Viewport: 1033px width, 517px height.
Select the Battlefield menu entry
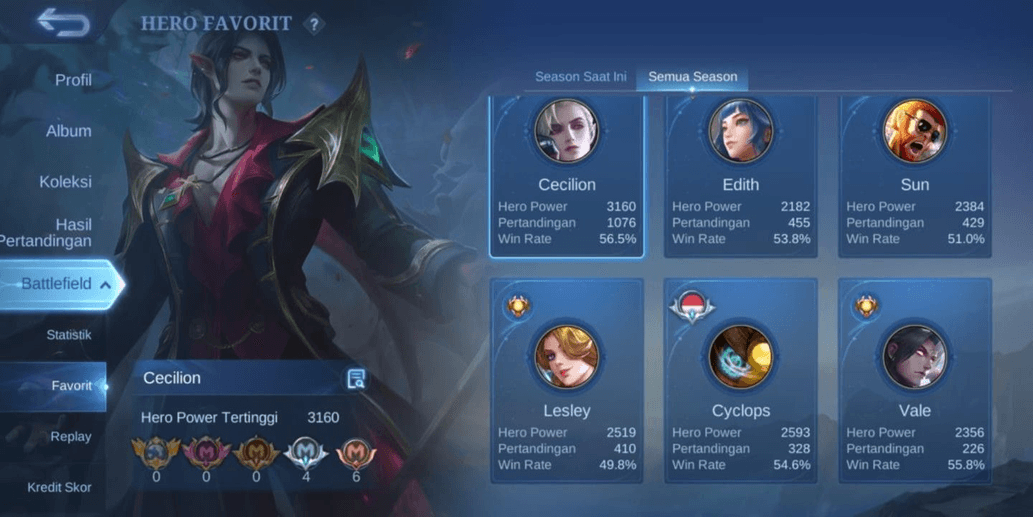[62, 284]
